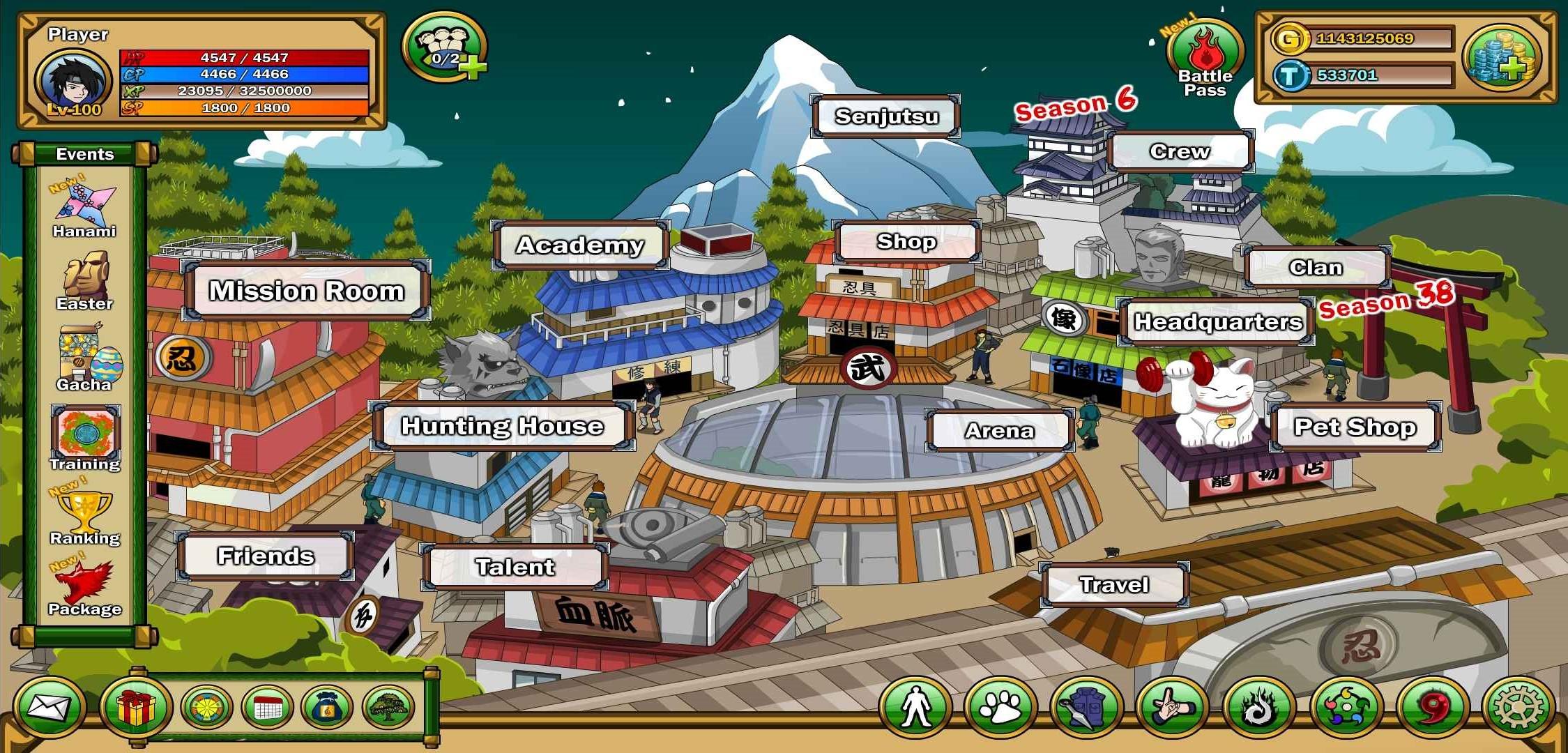Image resolution: width=1568 pixels, height=753 pixels.
Task: Open the gear settings icon
Action: point(1518,708)
